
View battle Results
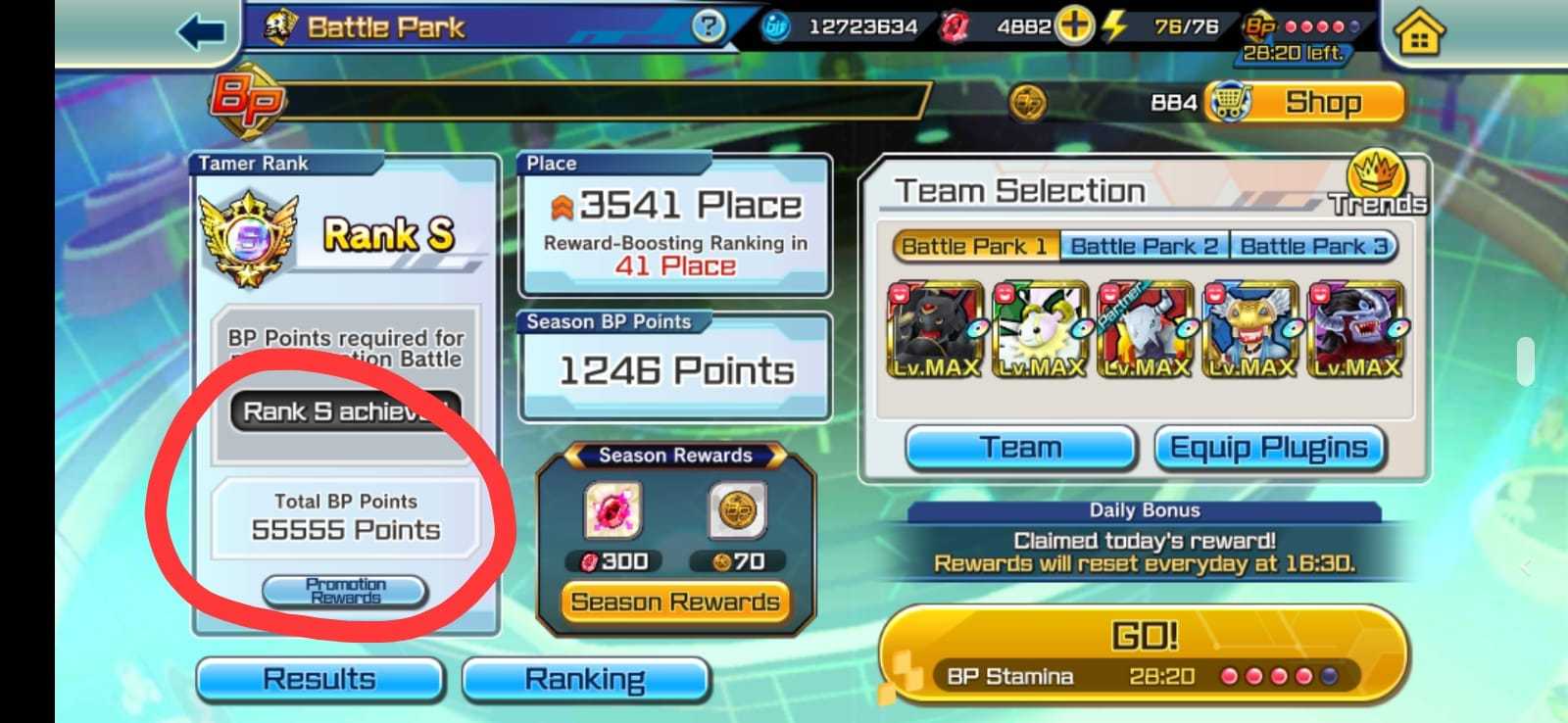click(319, 678)
